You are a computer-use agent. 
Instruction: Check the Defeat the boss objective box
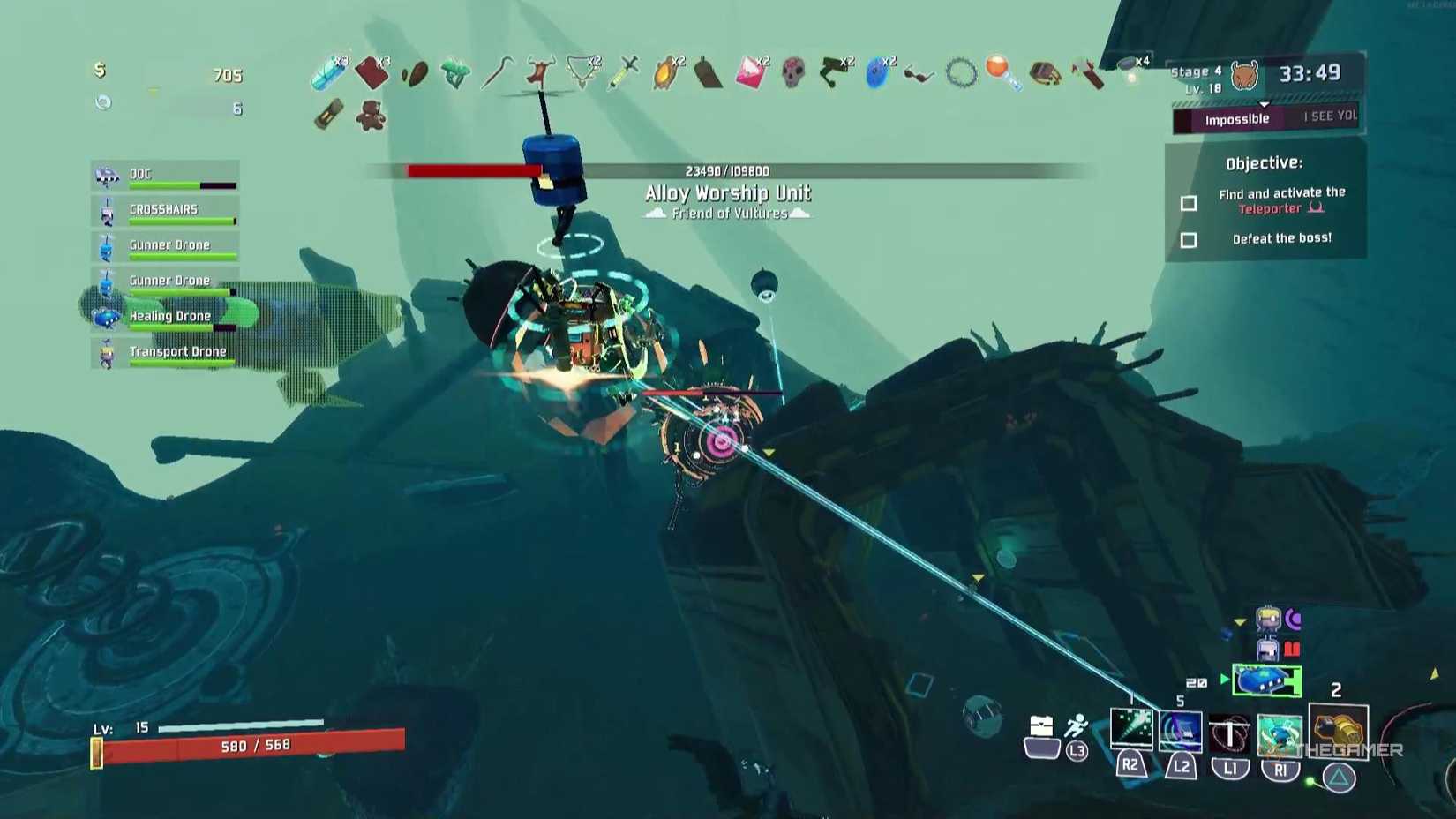[1188, 240]
